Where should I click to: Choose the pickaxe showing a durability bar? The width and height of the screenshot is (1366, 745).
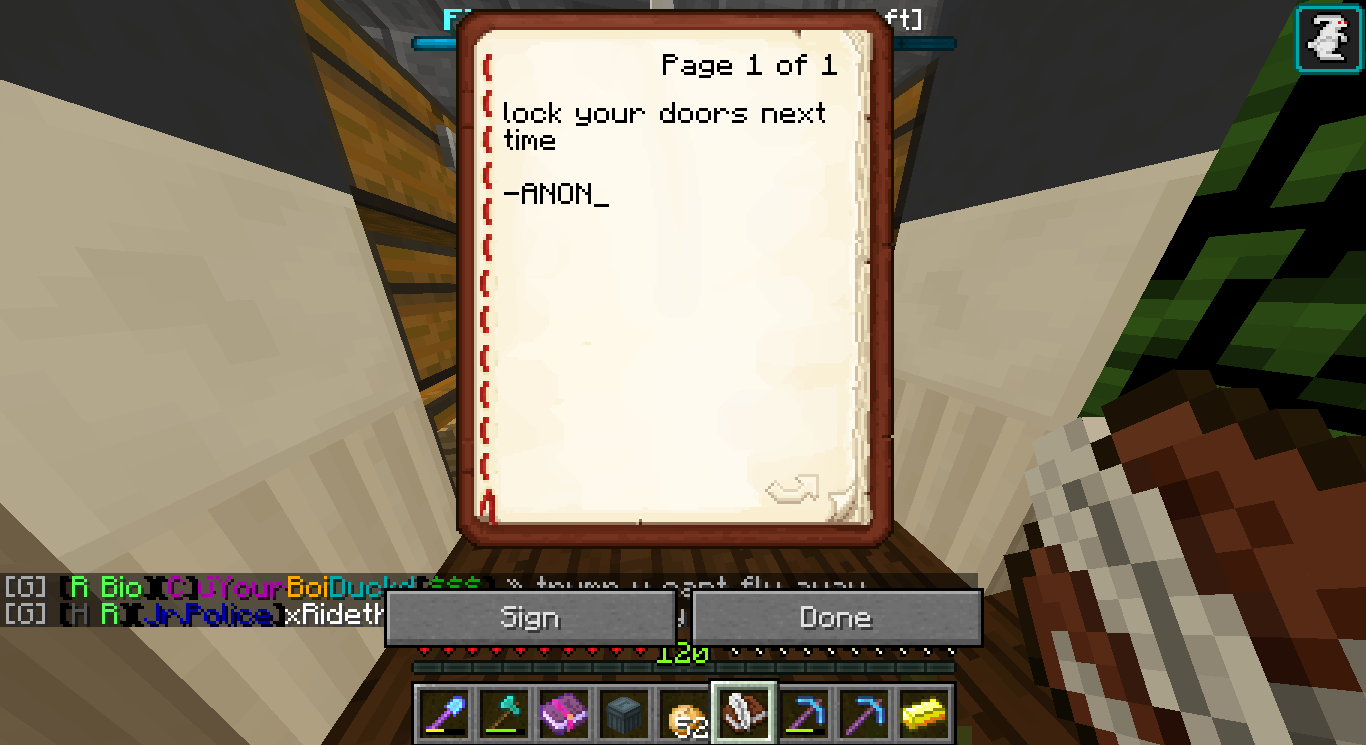click(x=803, y=714)
